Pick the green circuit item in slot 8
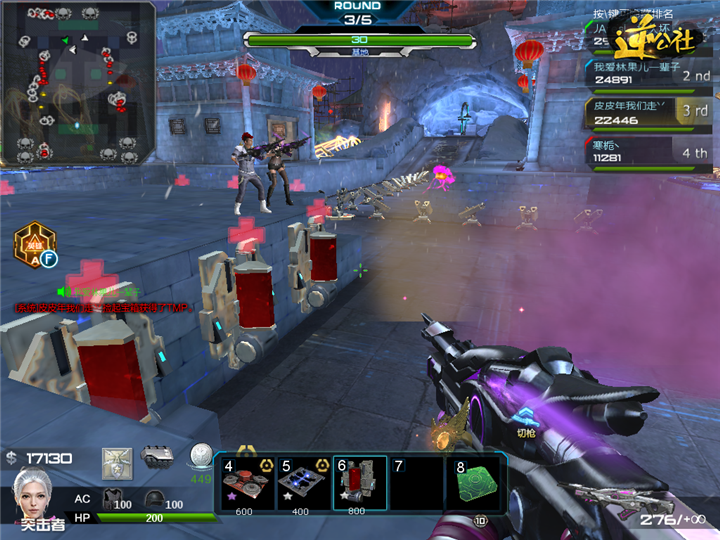Screen dimensions: 720x540 [x=477, y=482]
